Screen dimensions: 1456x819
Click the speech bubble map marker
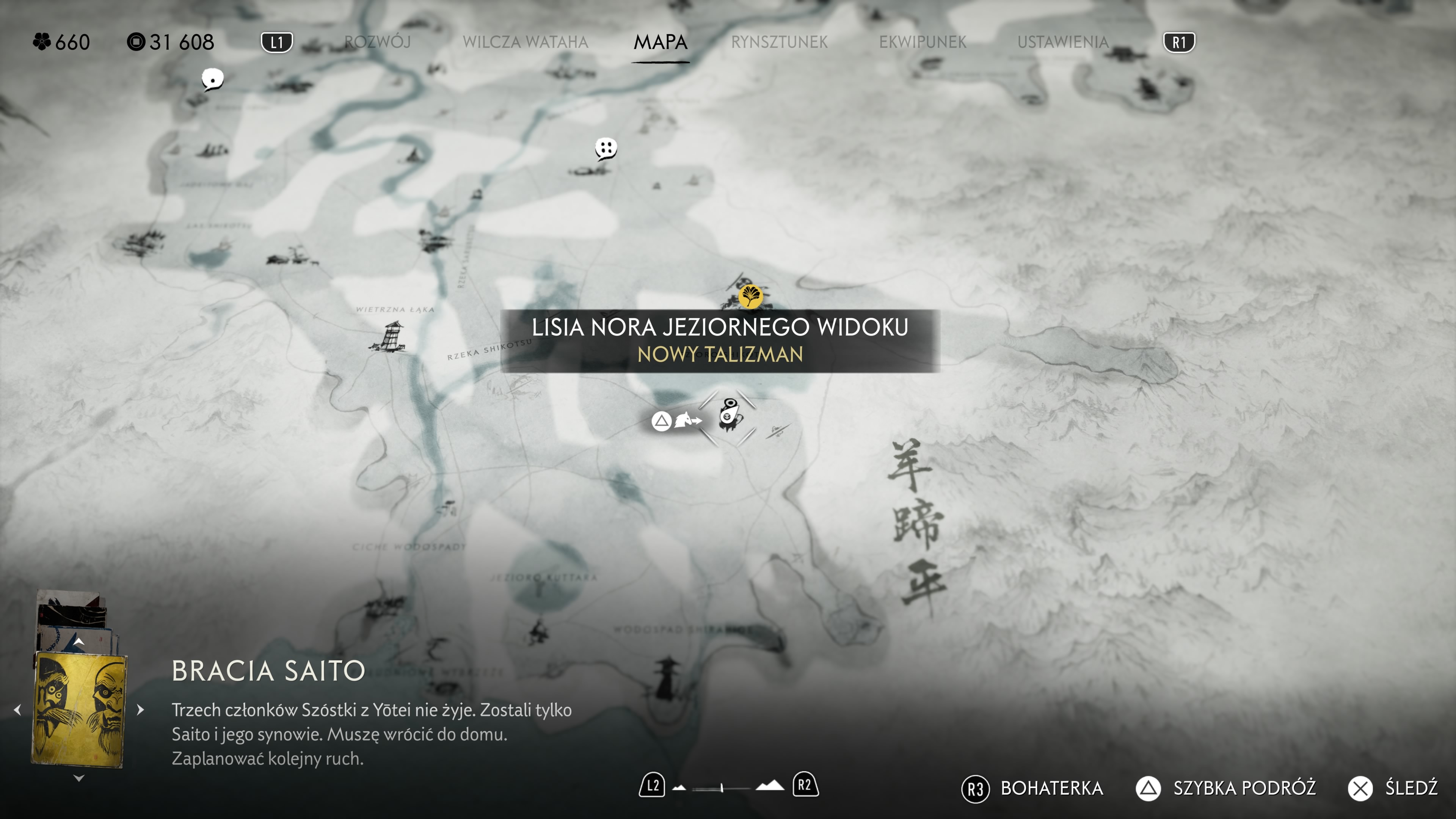tap(212, 80)
